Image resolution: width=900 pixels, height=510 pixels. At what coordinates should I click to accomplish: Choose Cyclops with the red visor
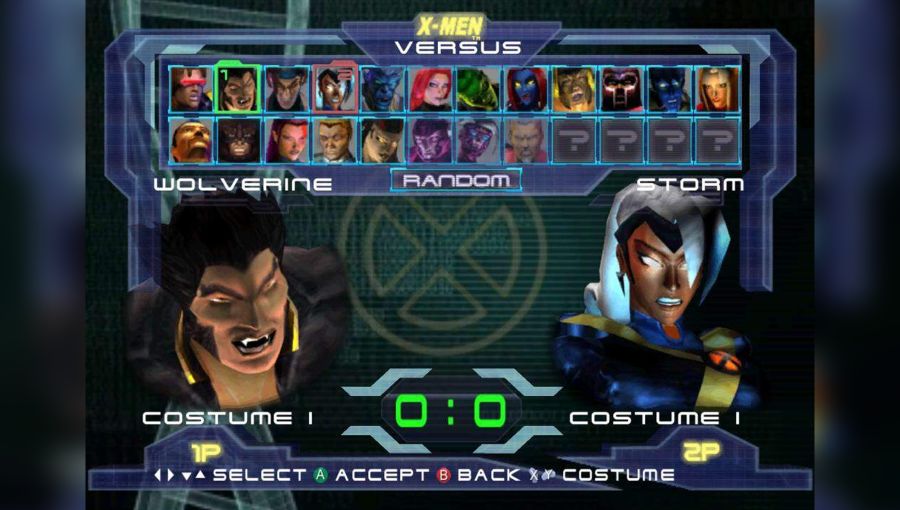point(190,89)
